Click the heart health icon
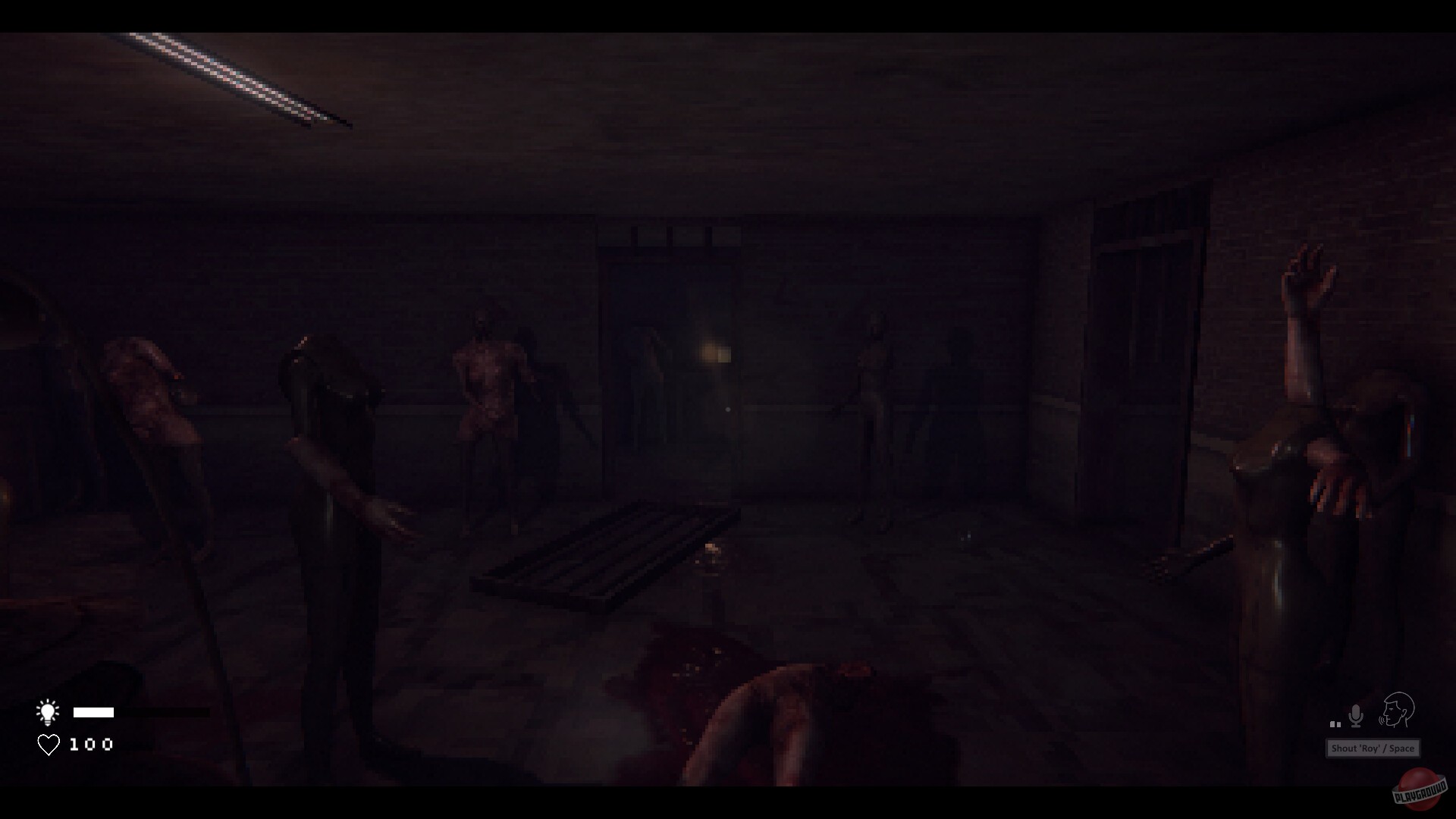The height and width of the screenshot is (819, 1456). tap(48, 745)
